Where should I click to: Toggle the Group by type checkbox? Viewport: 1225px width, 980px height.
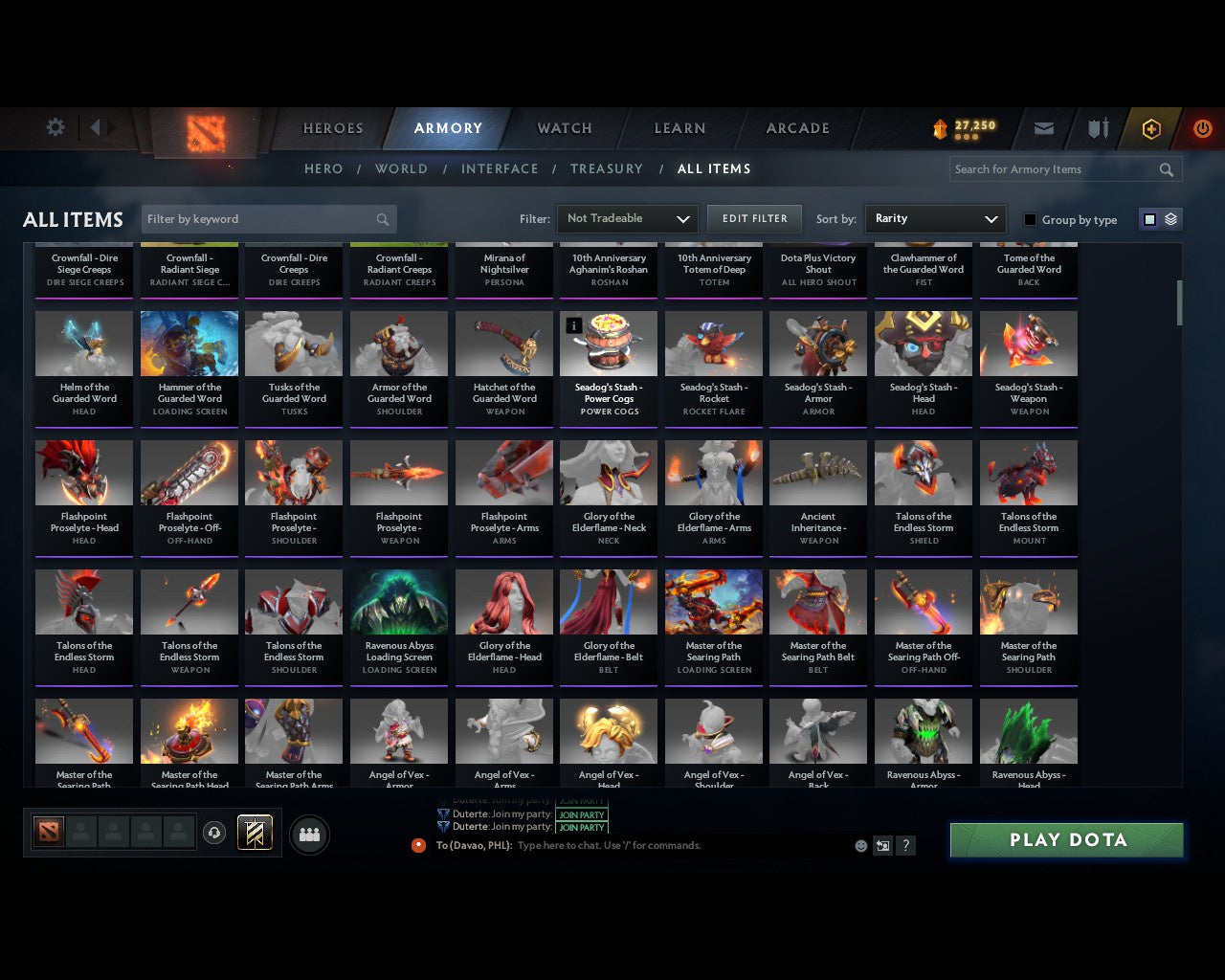[1030, 219]
